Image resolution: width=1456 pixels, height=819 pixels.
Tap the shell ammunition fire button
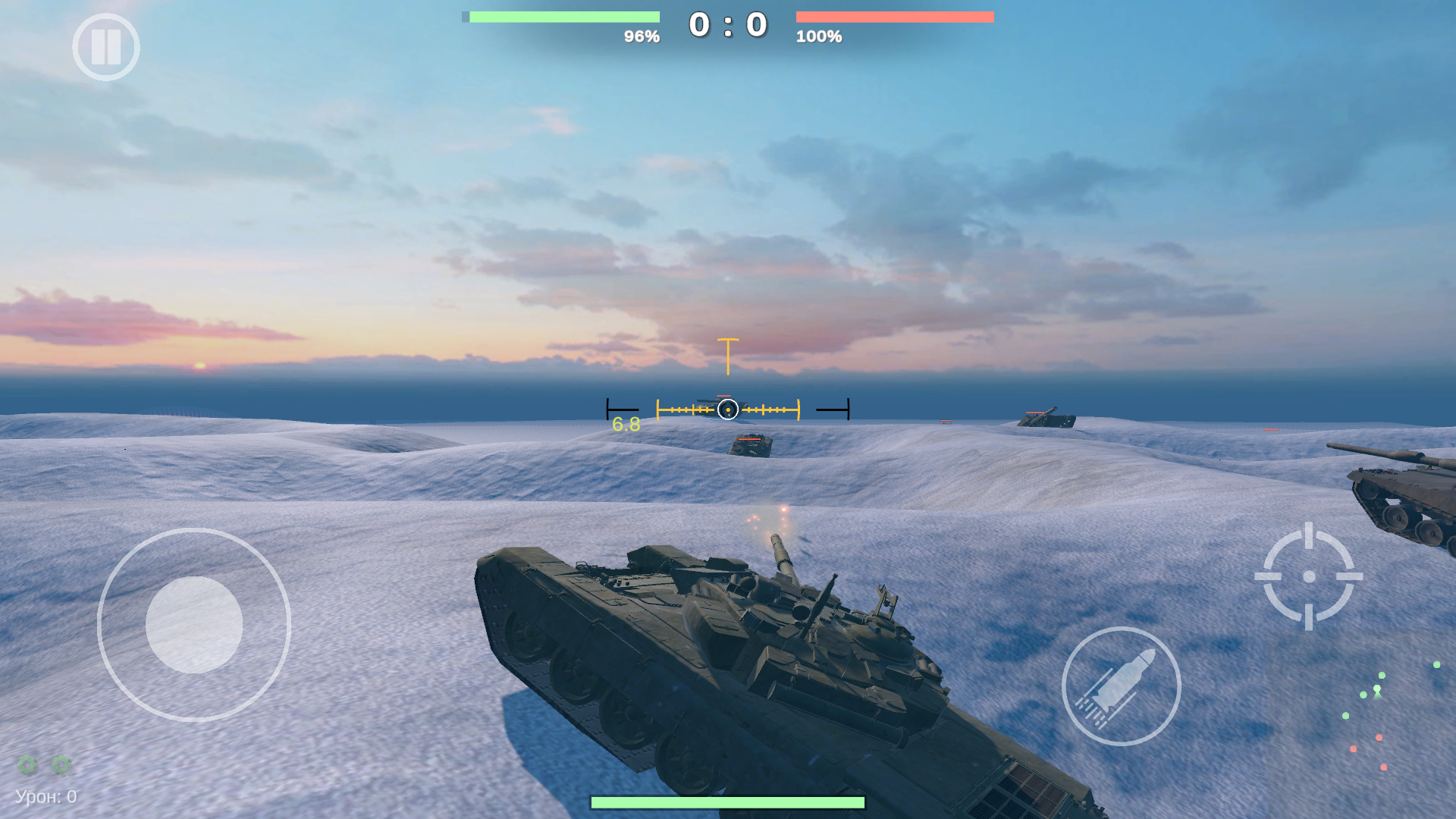point(1122,685)
